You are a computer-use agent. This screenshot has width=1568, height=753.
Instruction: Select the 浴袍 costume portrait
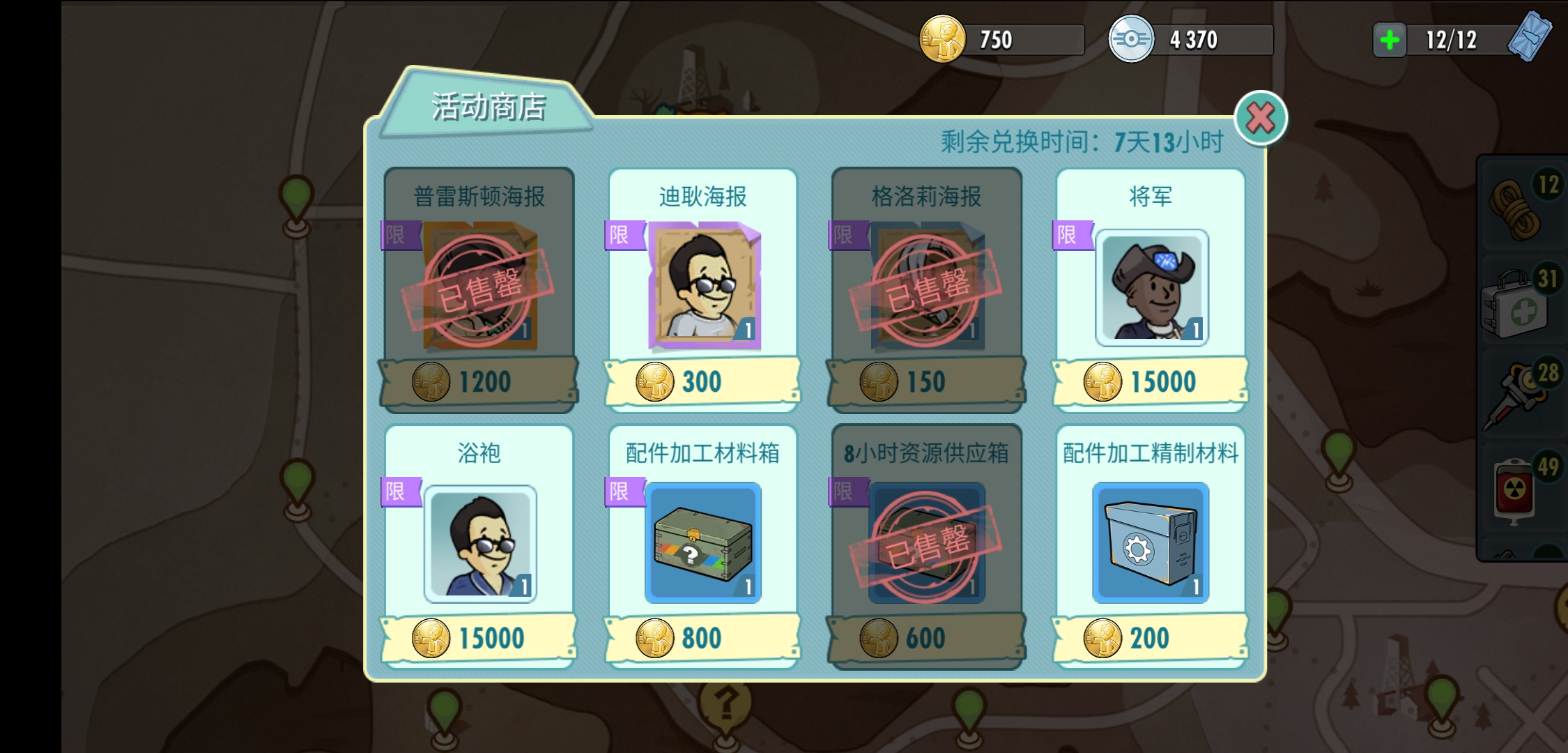(478, 543)
